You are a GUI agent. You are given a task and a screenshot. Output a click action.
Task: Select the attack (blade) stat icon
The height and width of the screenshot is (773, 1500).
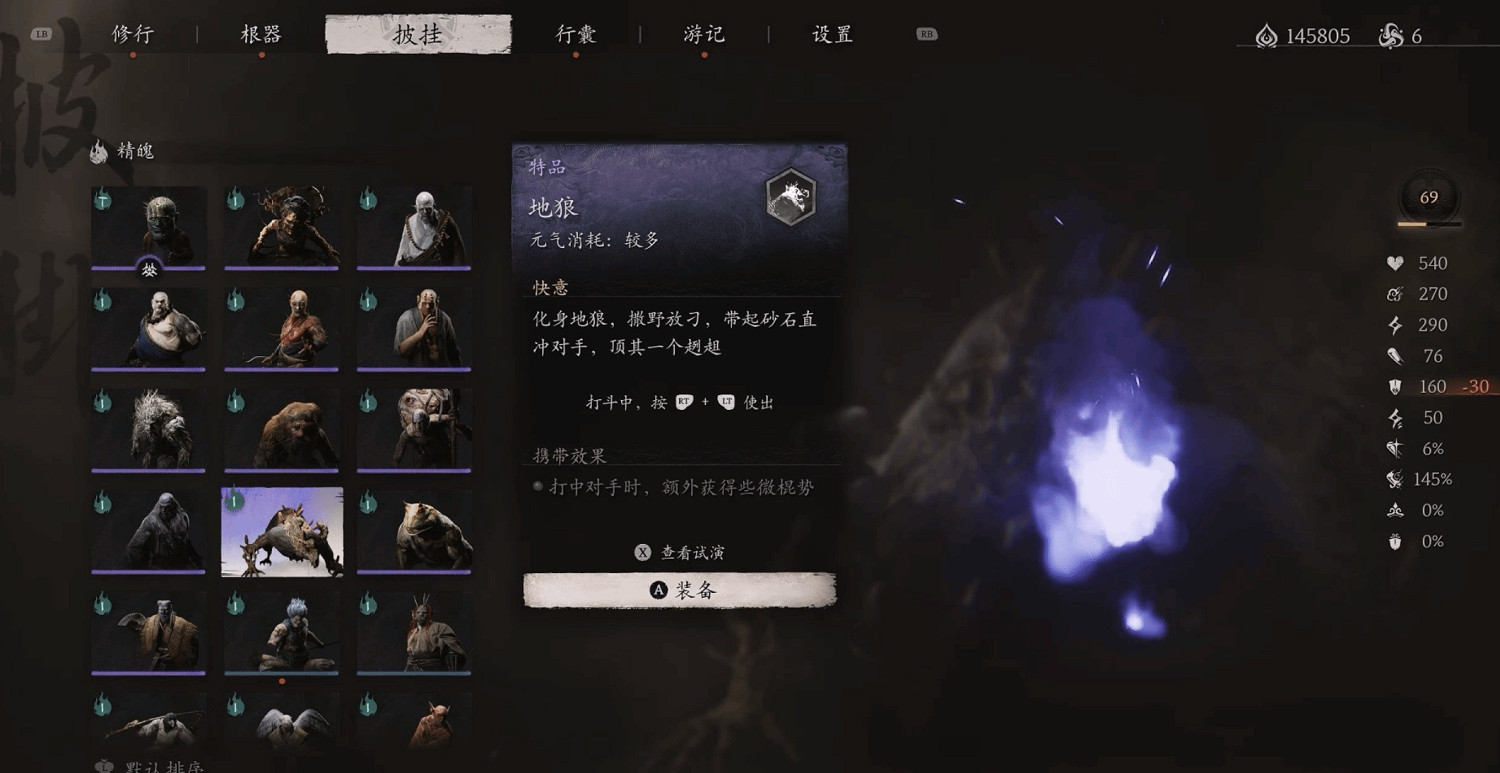(1397, 355)
